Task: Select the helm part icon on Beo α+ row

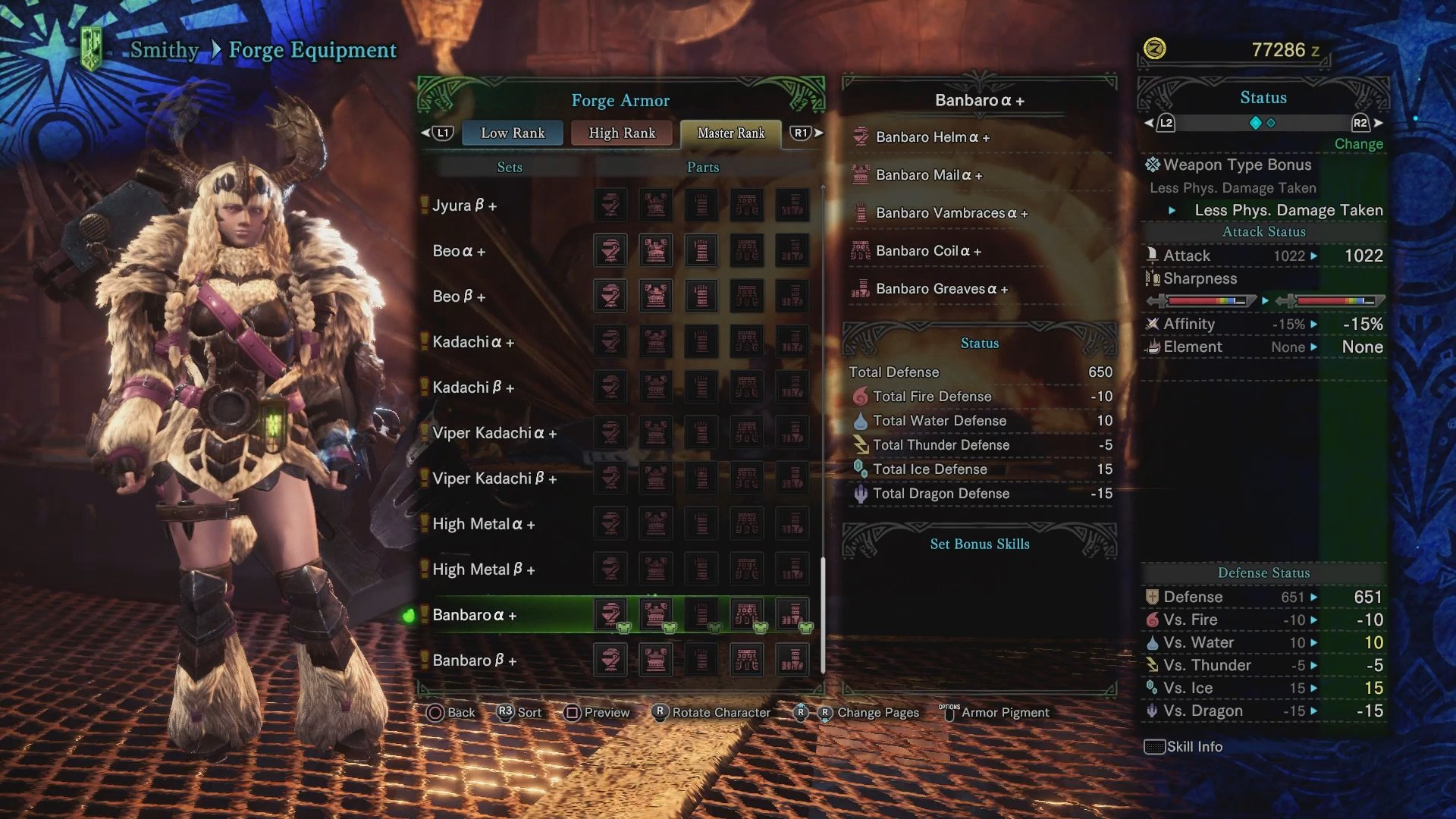Action: 610,250
